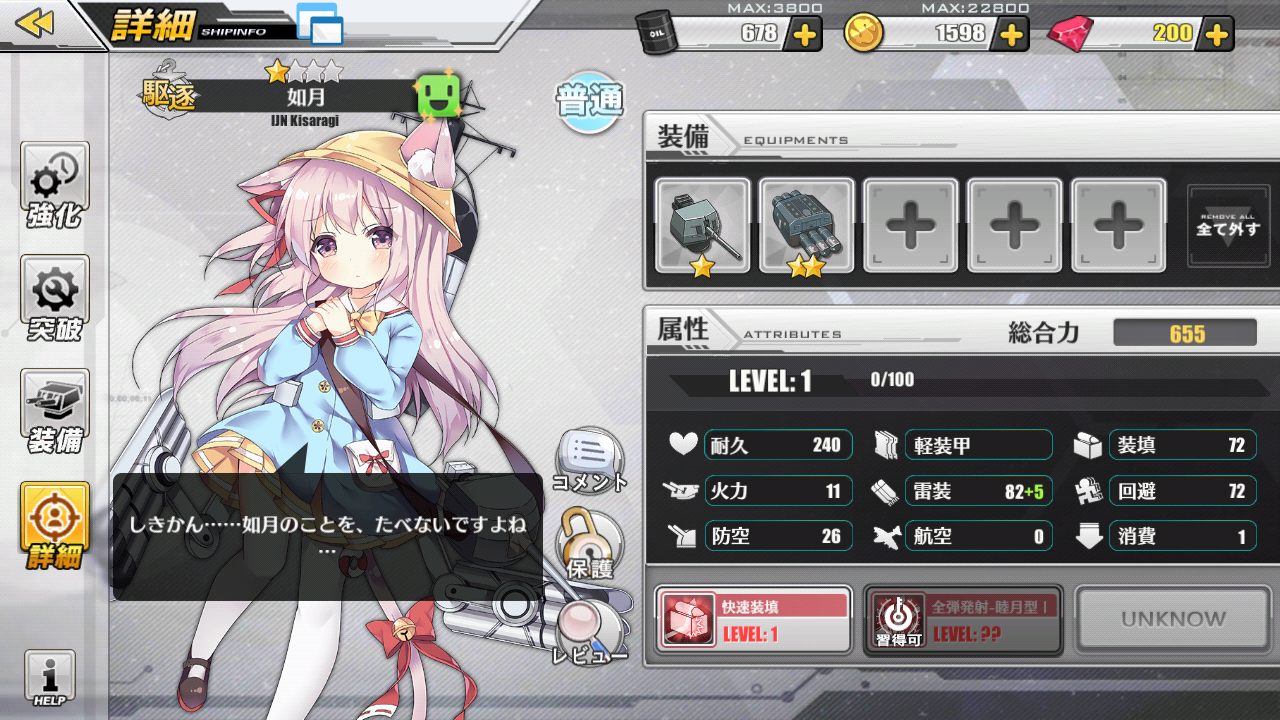Open the 強化 enhancement tab

[x=54, y=185]
